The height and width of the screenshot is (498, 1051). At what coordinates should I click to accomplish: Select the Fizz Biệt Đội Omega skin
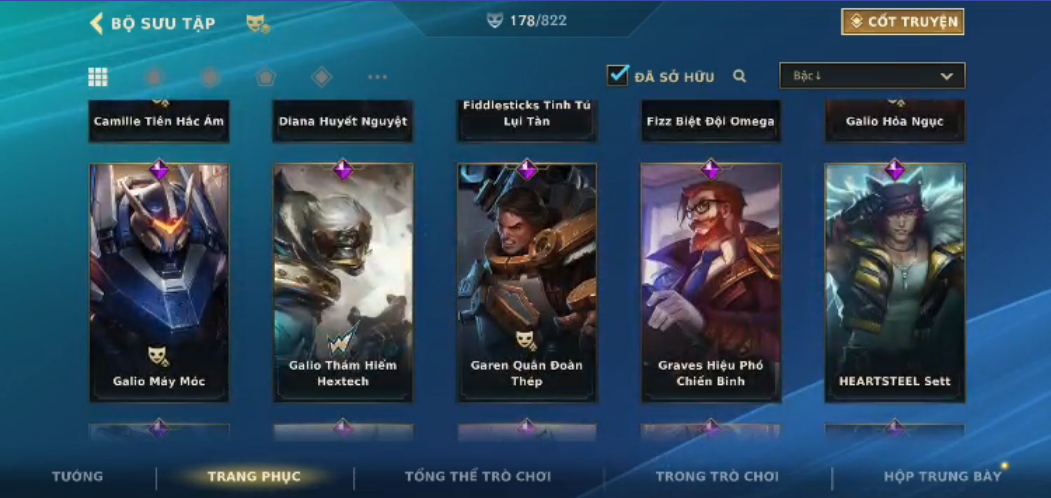pos(711,120)
